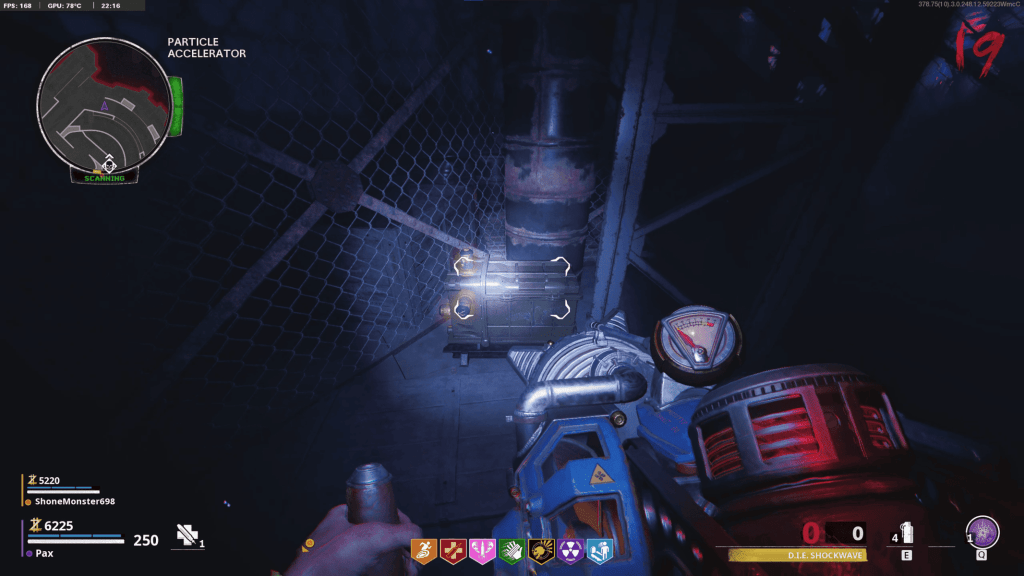Click the purple Elemental Pop radiation perk

tap(570, 549)
